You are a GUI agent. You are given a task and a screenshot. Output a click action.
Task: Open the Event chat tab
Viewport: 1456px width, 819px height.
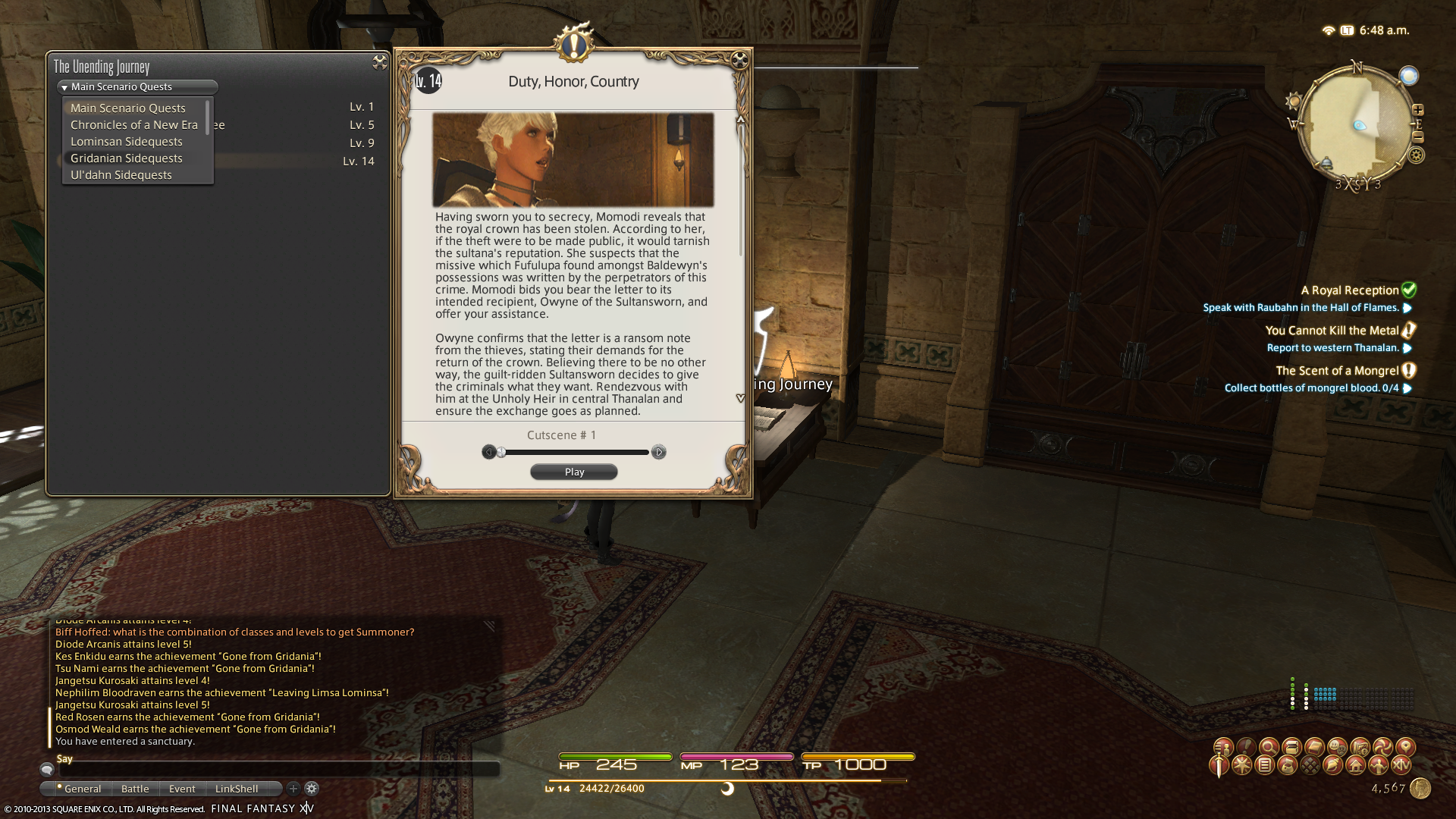[x=182, y=789]
